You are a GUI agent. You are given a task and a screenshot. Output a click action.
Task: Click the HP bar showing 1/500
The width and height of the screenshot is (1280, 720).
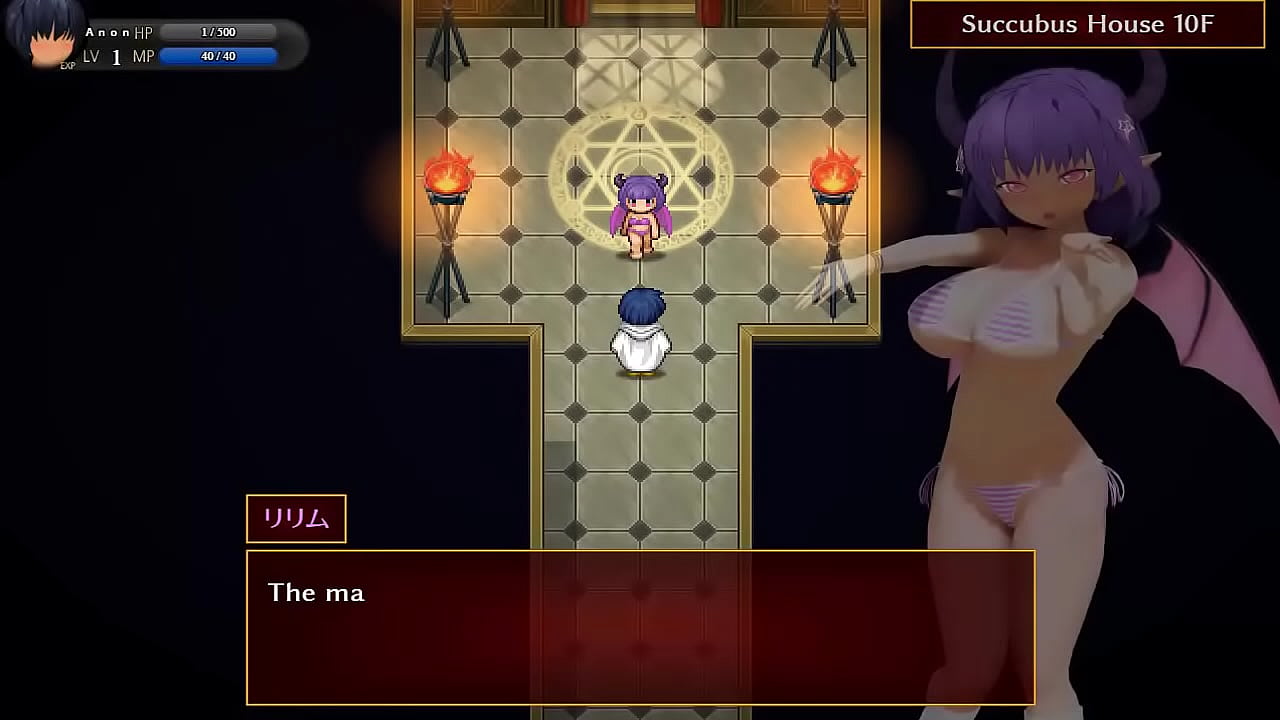[x=218, y=31]
